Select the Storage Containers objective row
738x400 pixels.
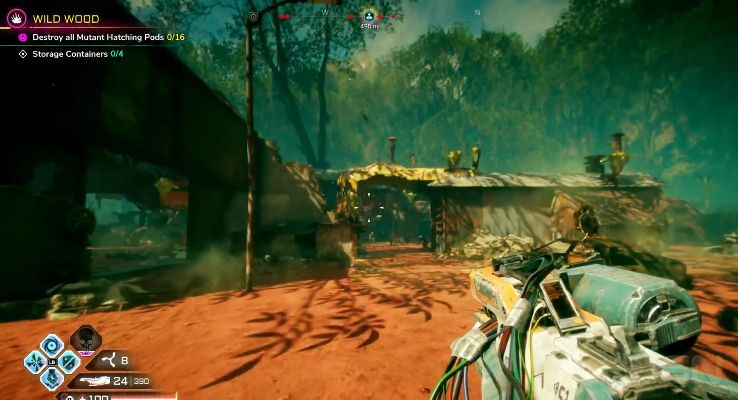tap(69, 53)
